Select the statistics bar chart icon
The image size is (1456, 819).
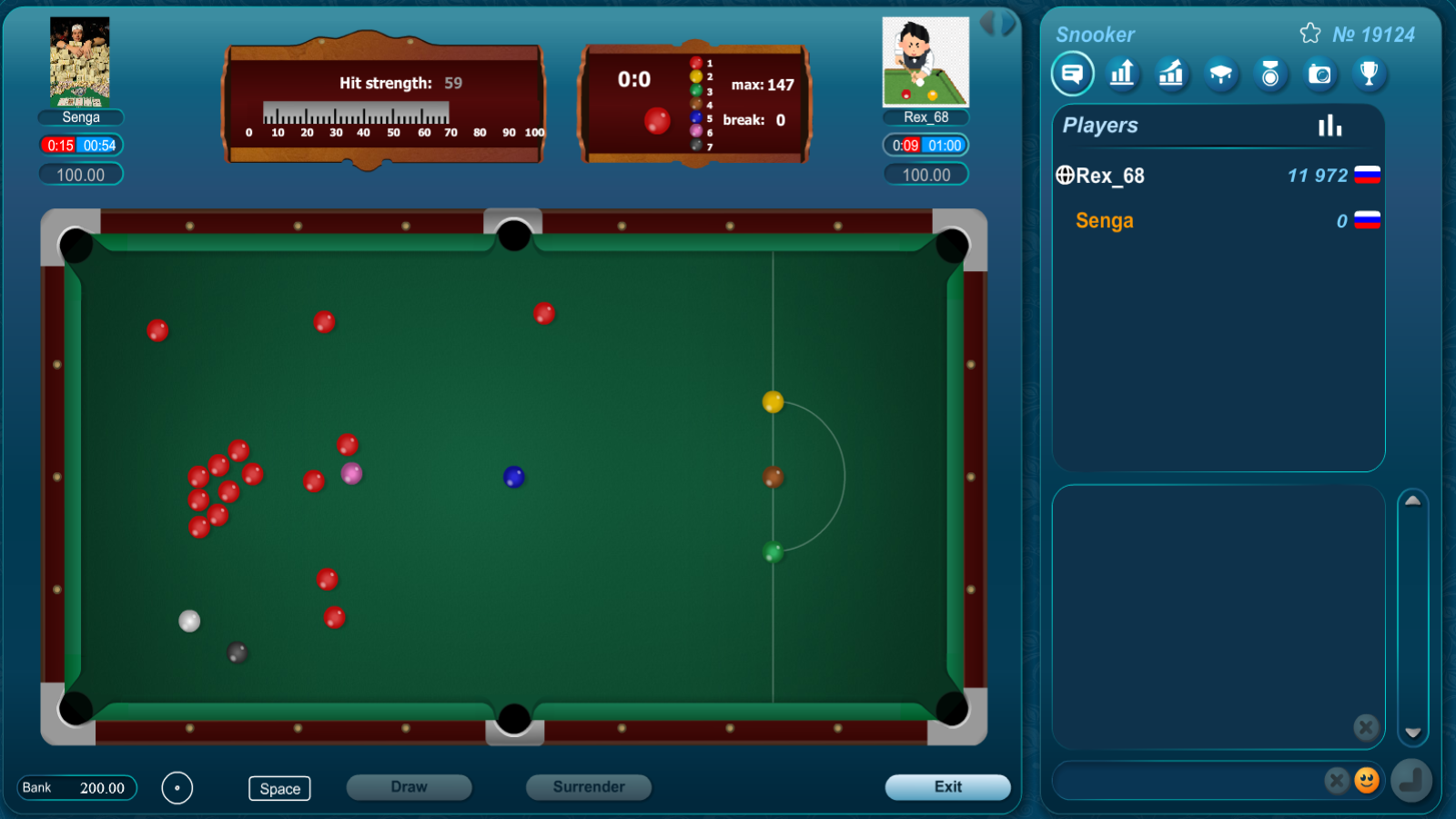1122,74
